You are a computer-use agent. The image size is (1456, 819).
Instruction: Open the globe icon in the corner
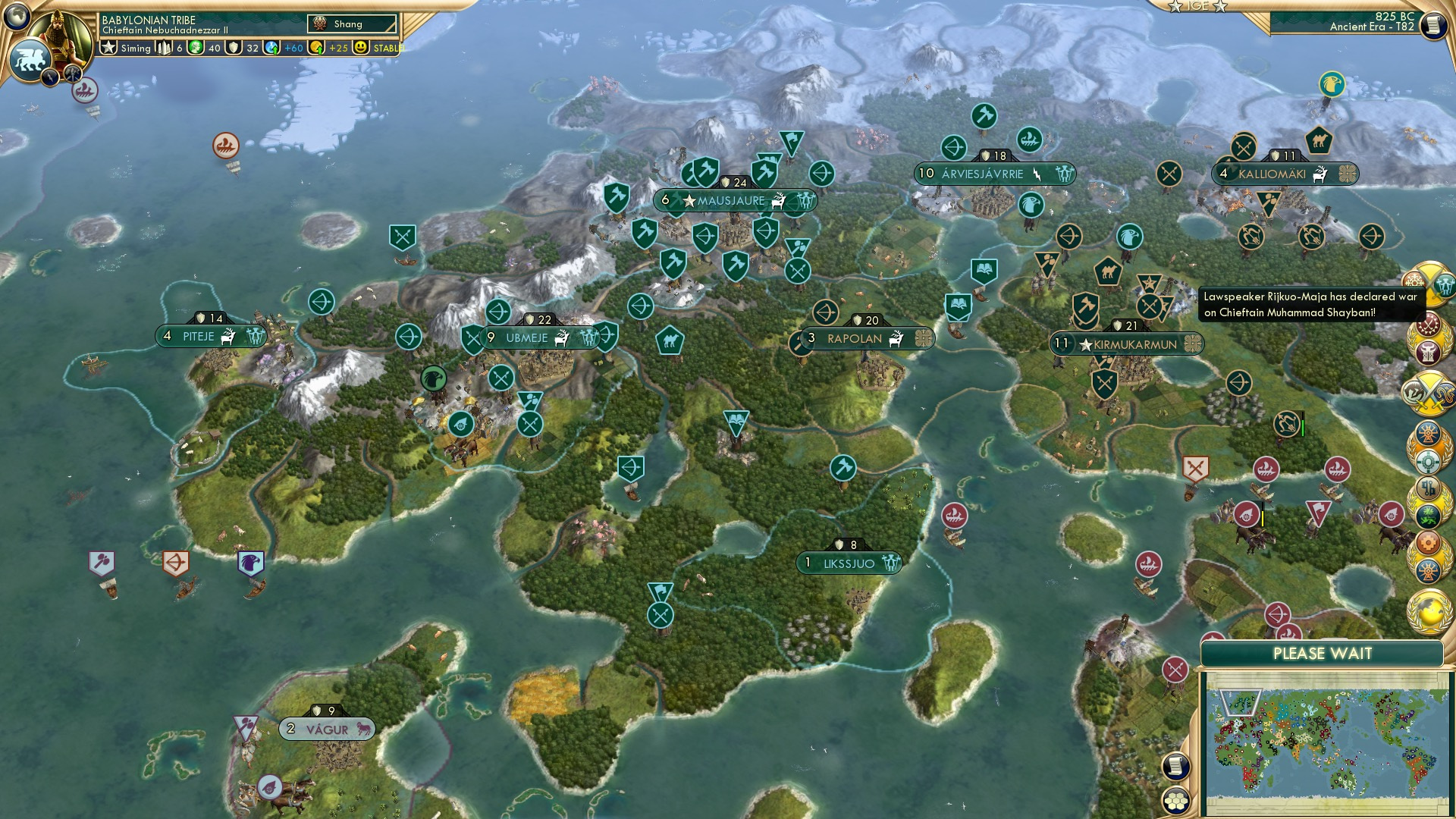[x=16, y=14]
